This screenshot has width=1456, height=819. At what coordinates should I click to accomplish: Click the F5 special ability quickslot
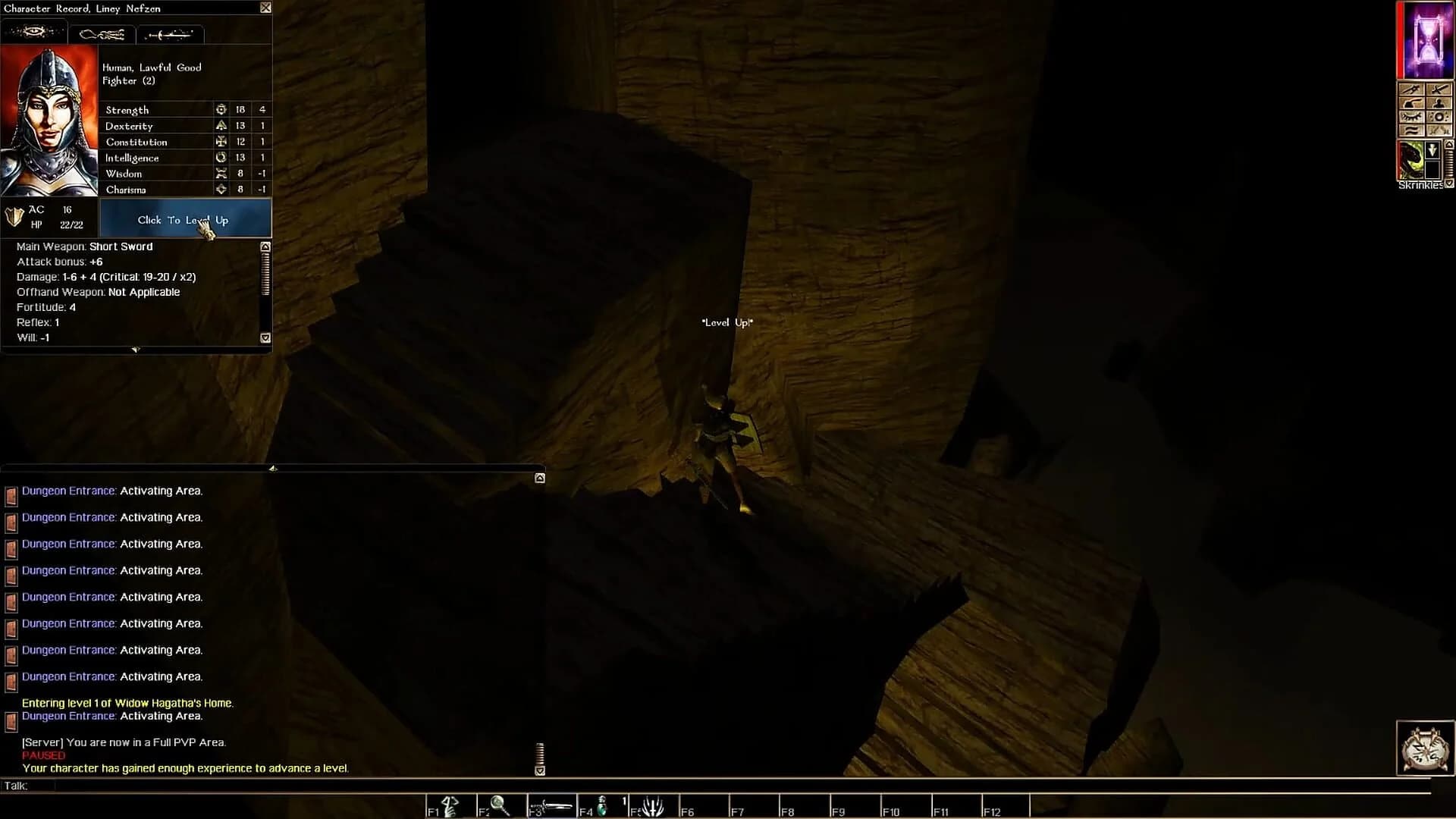point(653,805)
